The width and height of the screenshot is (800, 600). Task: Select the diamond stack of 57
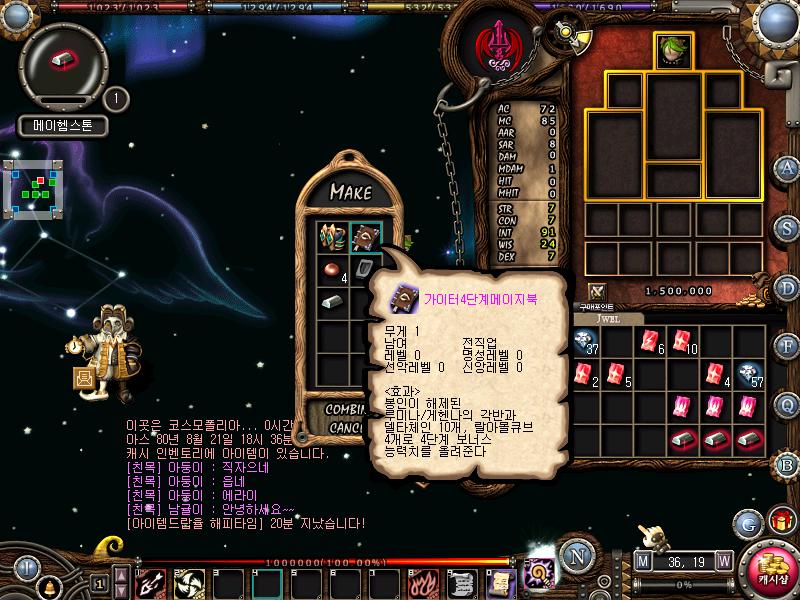pyautogui.click(x=749, y=374)
